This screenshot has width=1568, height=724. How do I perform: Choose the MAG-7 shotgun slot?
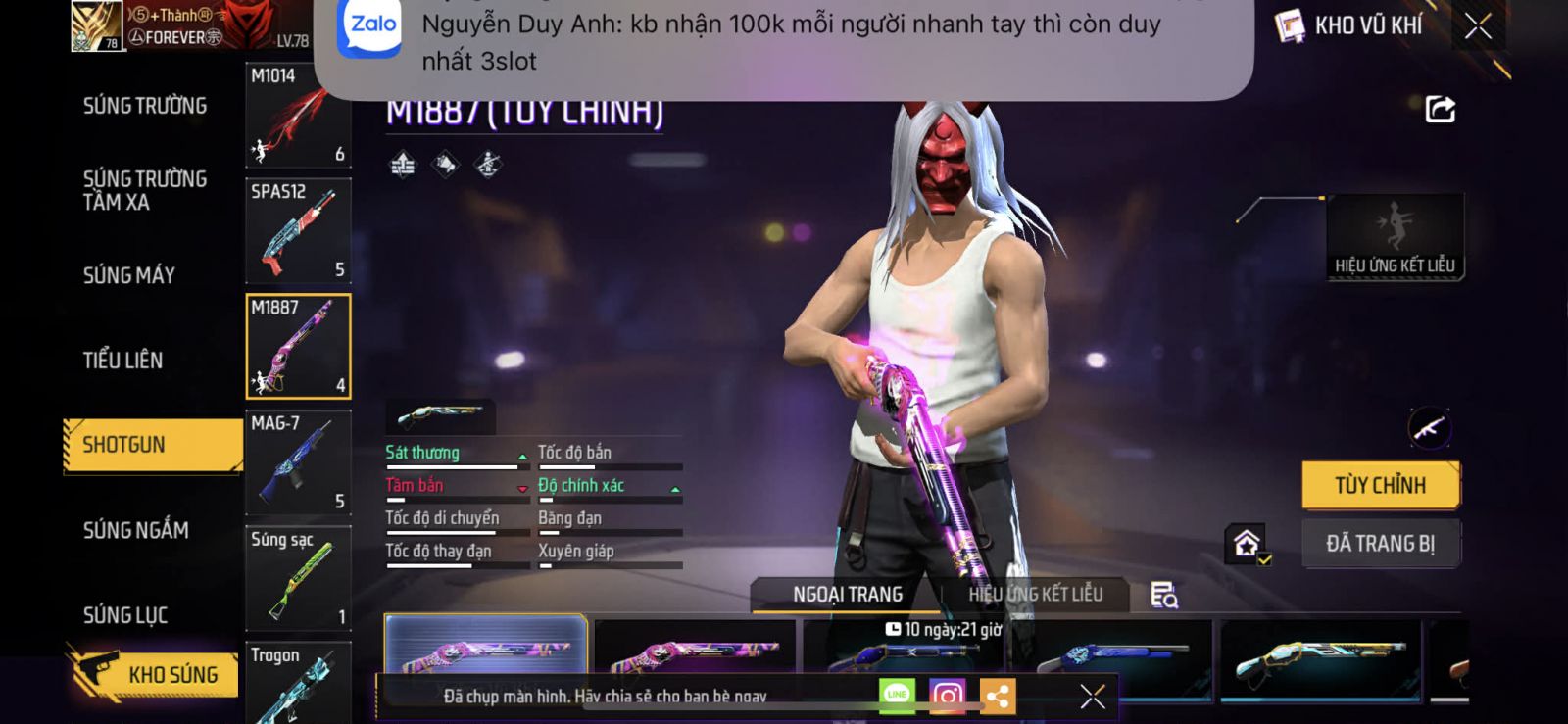(x=298, y=462)
